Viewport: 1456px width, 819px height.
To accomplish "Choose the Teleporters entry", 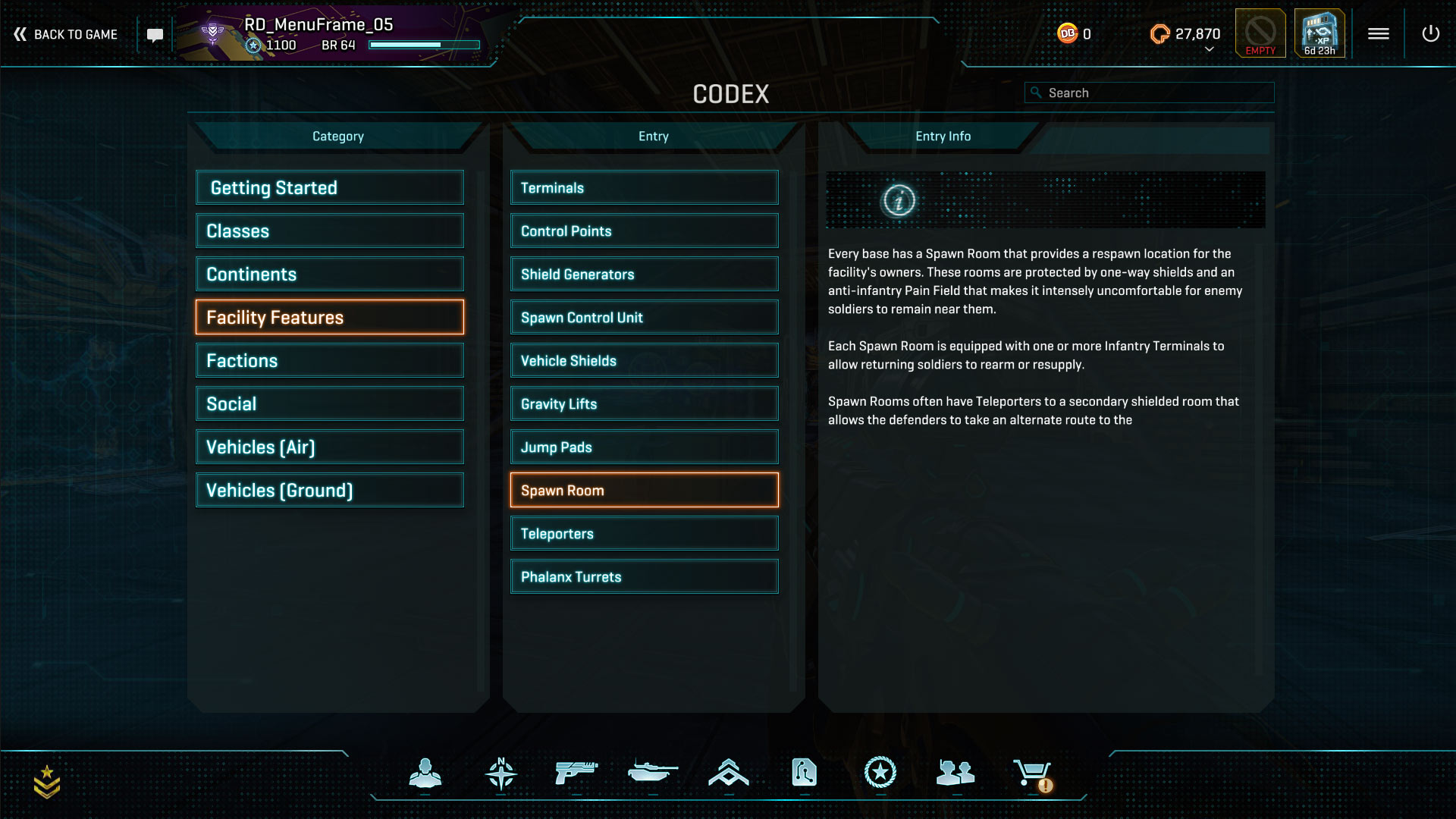I will click(x=644, y=533).
